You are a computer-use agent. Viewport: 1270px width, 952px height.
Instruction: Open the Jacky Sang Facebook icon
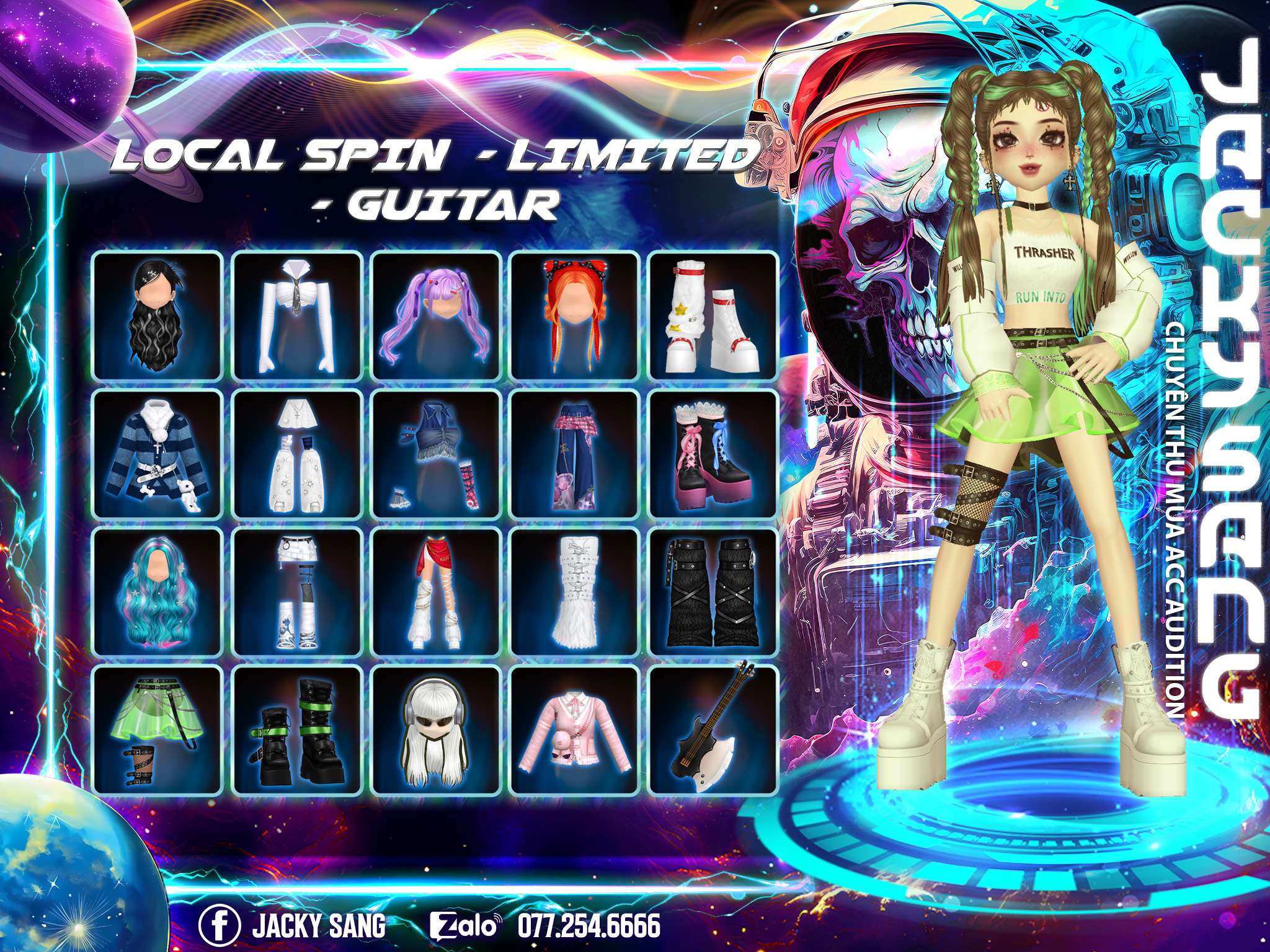click(219, 910)
